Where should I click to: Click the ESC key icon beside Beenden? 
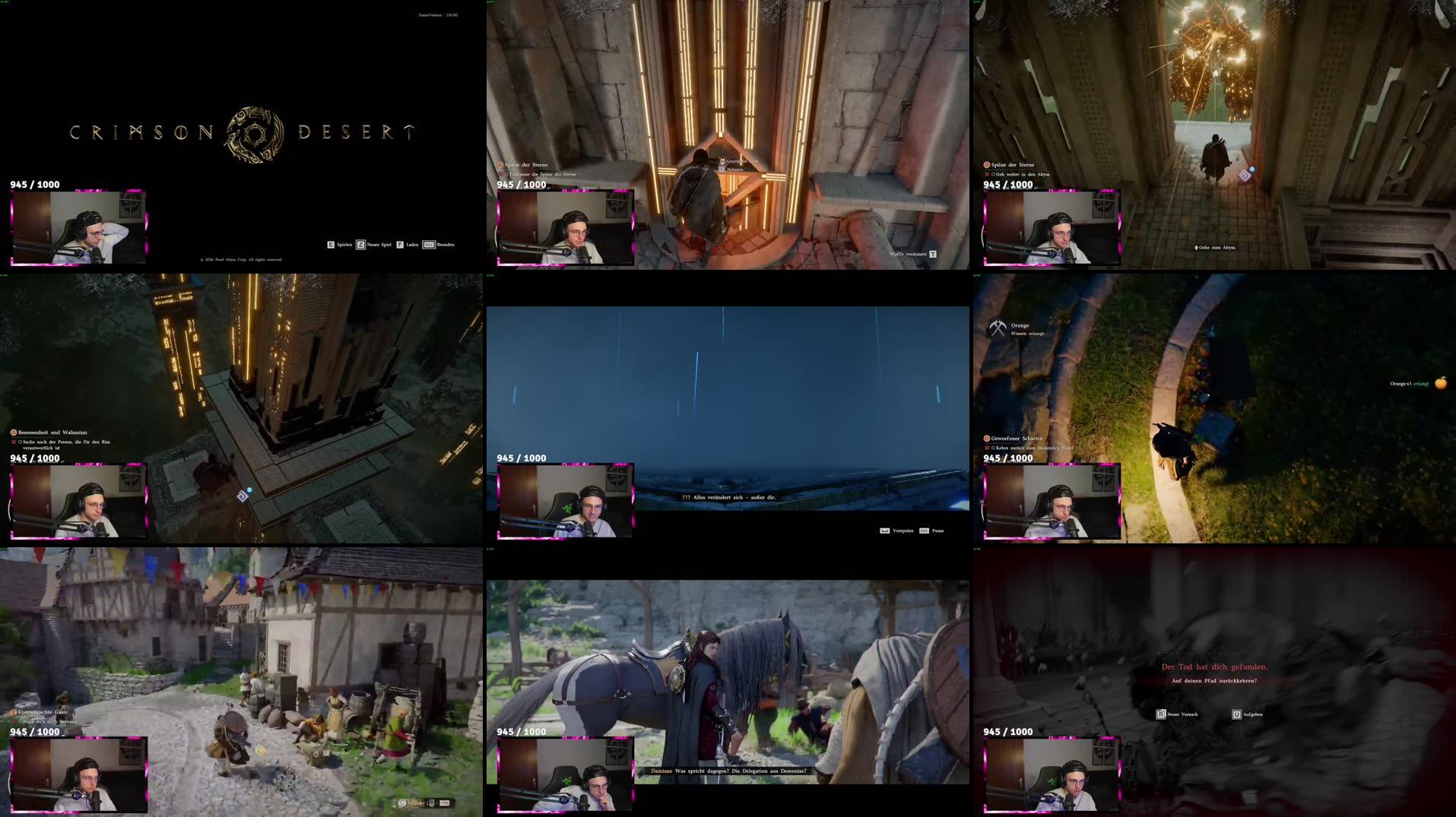pyautogui.click(x=430, y=244)
